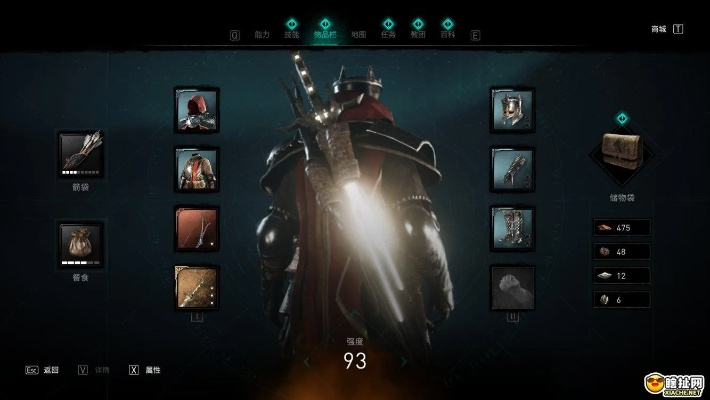Select the leg greaves equipment slot
The width and height of the screenshot is (710, 400).
click(512, 228)
